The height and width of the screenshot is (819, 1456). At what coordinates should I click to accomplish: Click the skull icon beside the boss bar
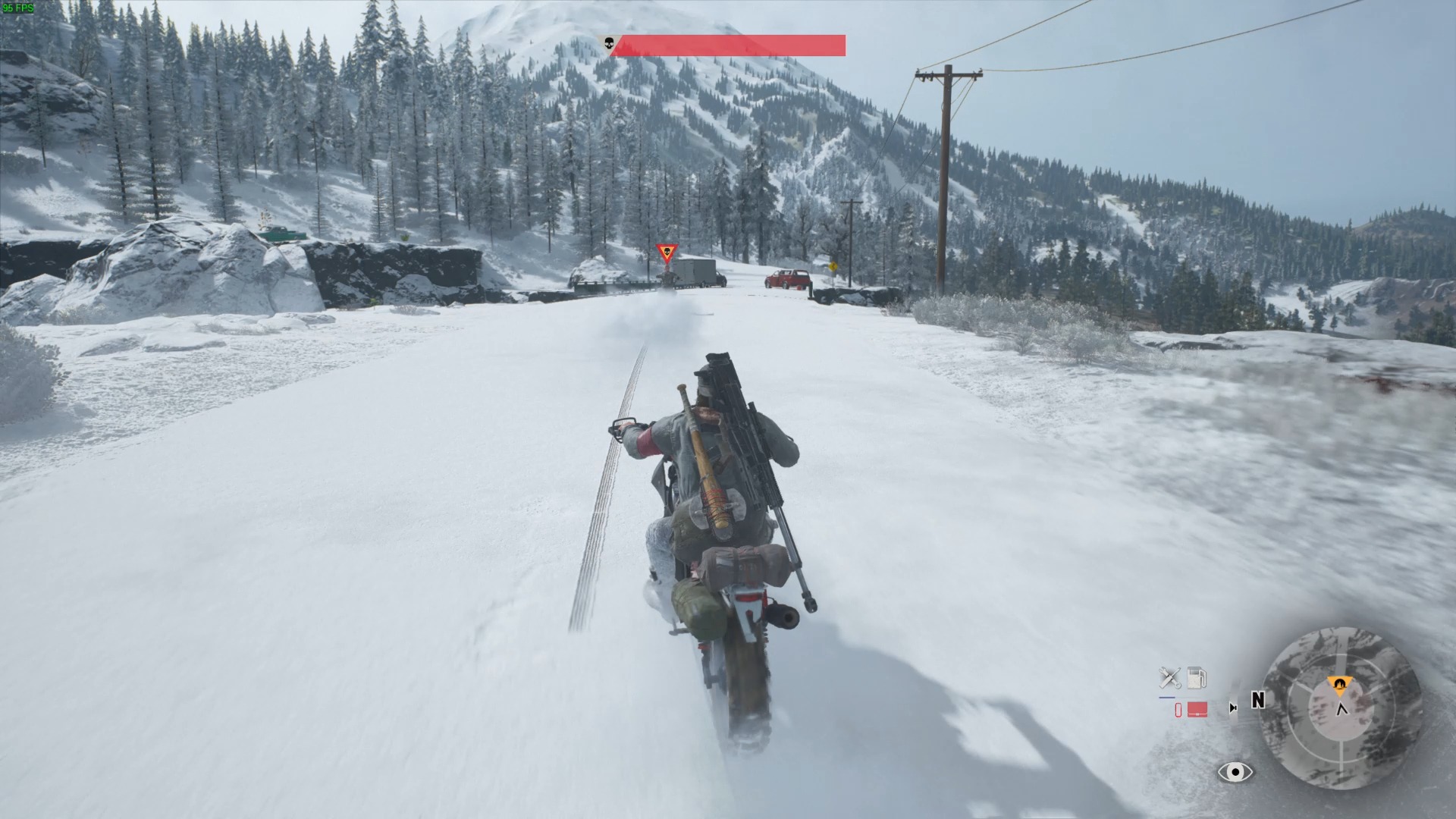tap(608, 45)
